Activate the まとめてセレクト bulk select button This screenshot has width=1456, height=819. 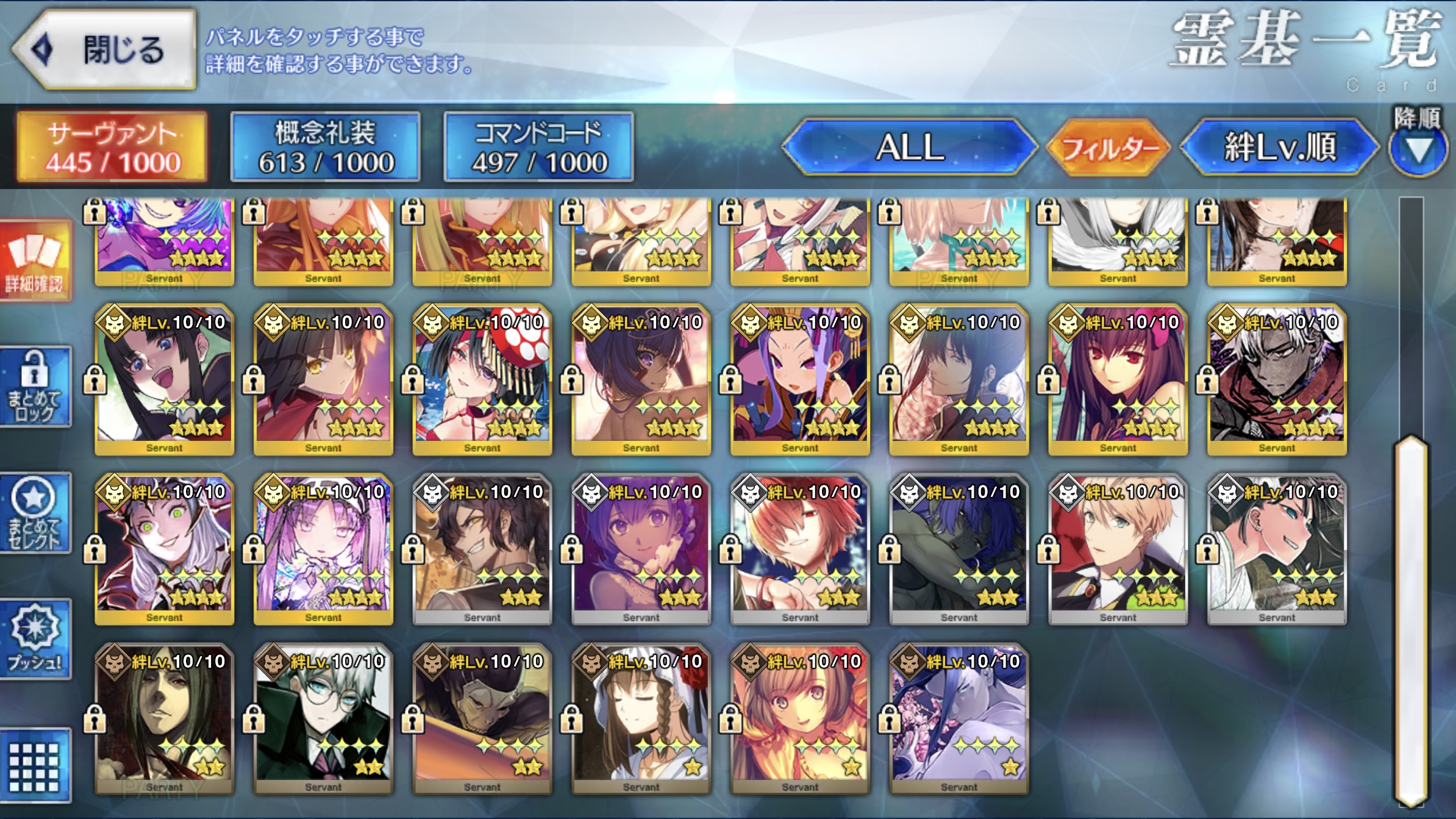[x=35, y=513]
